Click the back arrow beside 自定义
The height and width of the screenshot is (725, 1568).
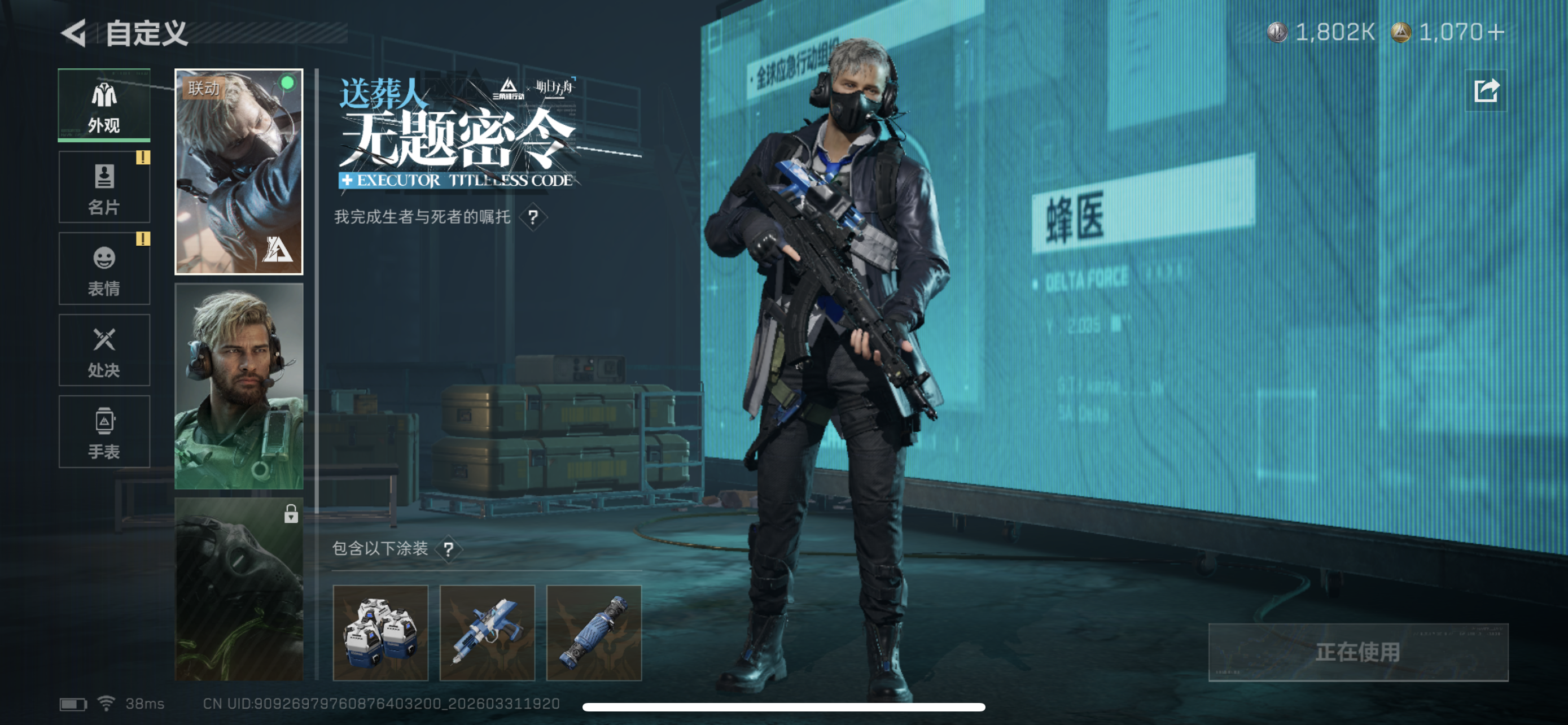coord(73,34)
